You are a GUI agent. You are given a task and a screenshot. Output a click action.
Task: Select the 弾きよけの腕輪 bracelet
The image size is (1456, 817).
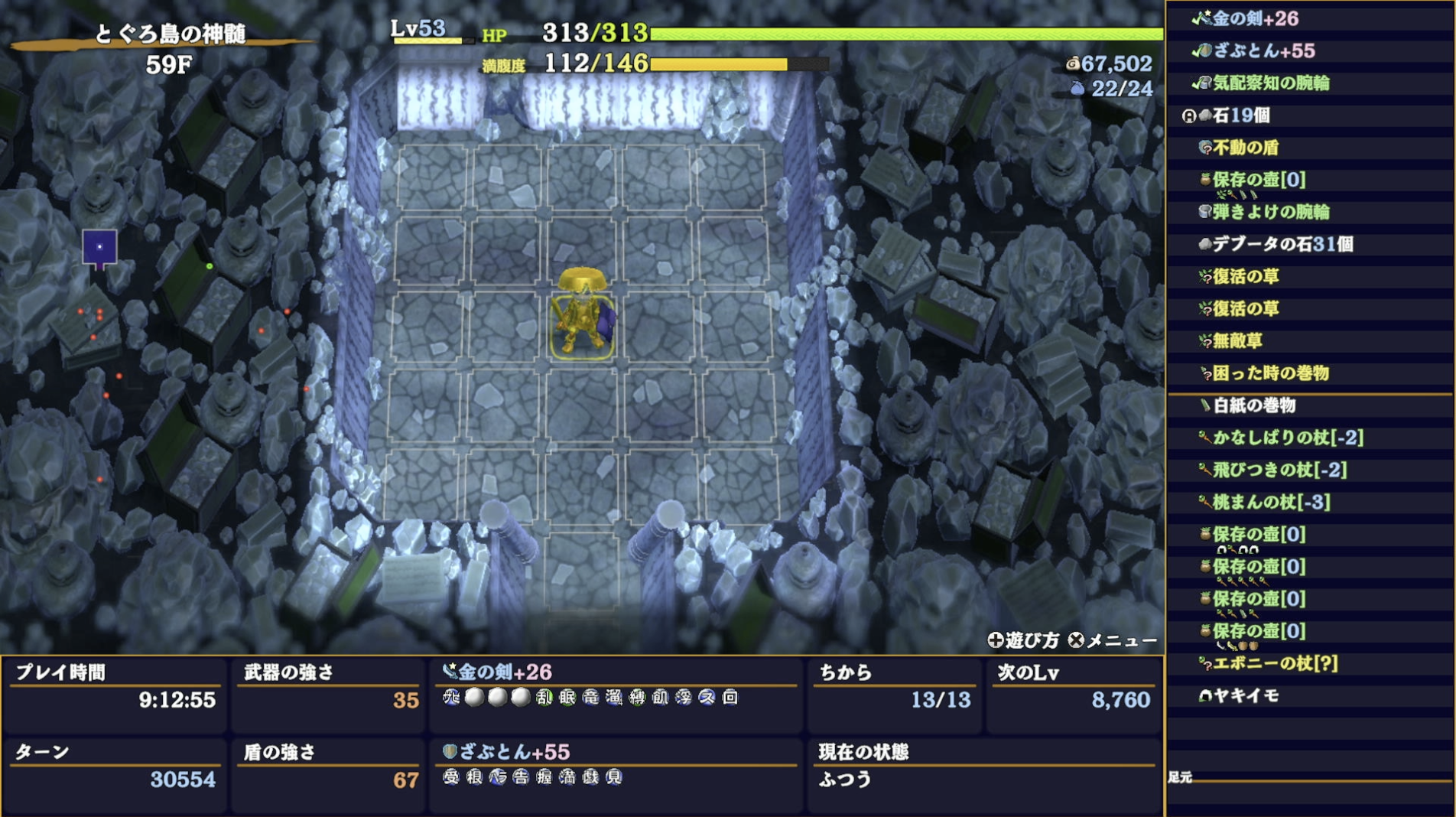tap(1270, 212)
